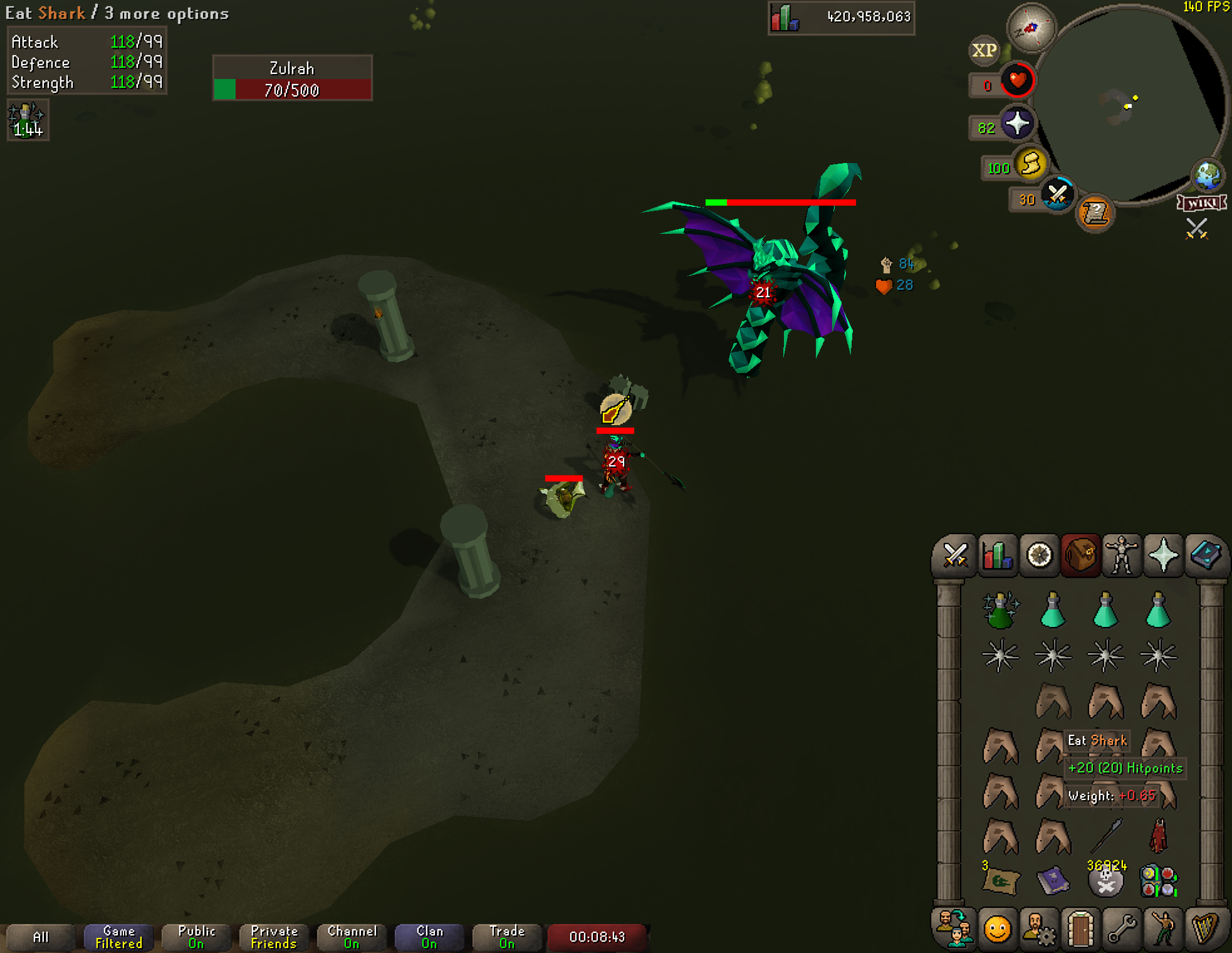Select the red robed figure item
Image resolution: width=1232 pixels, height=953 pixels.
(1158, 836)
